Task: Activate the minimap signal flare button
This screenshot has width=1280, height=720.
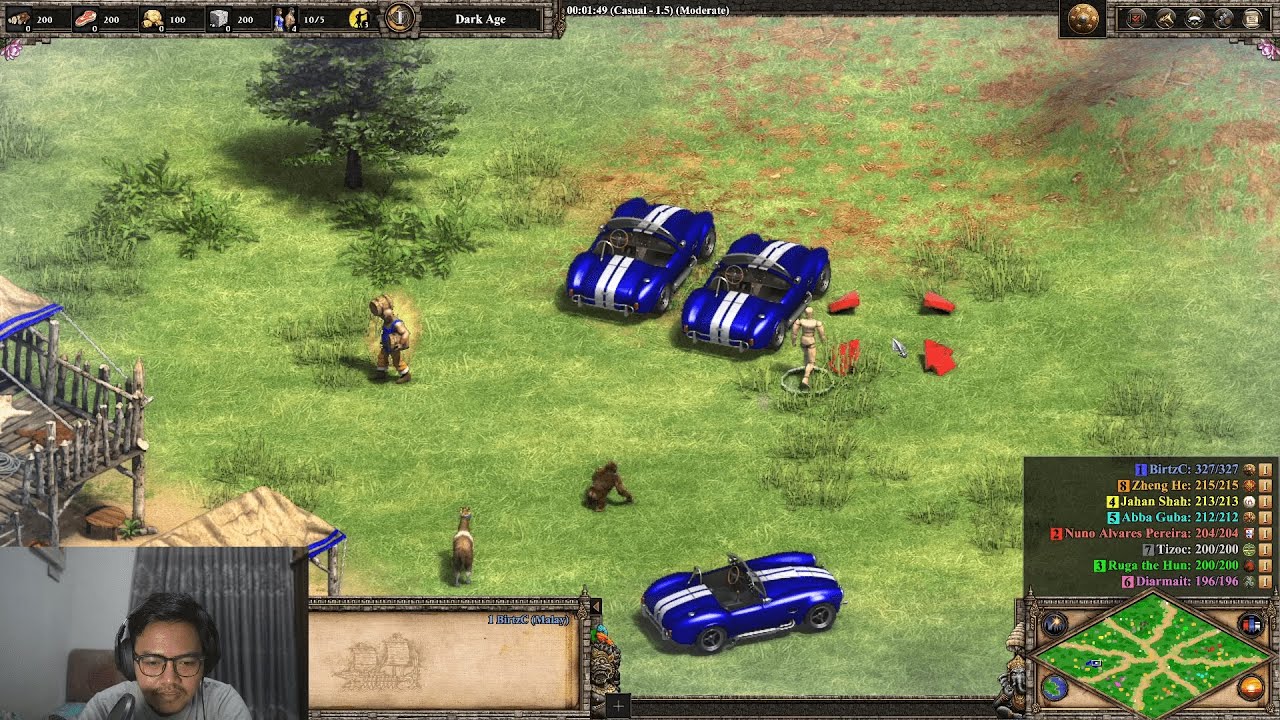Action: tap(1054, 626)
